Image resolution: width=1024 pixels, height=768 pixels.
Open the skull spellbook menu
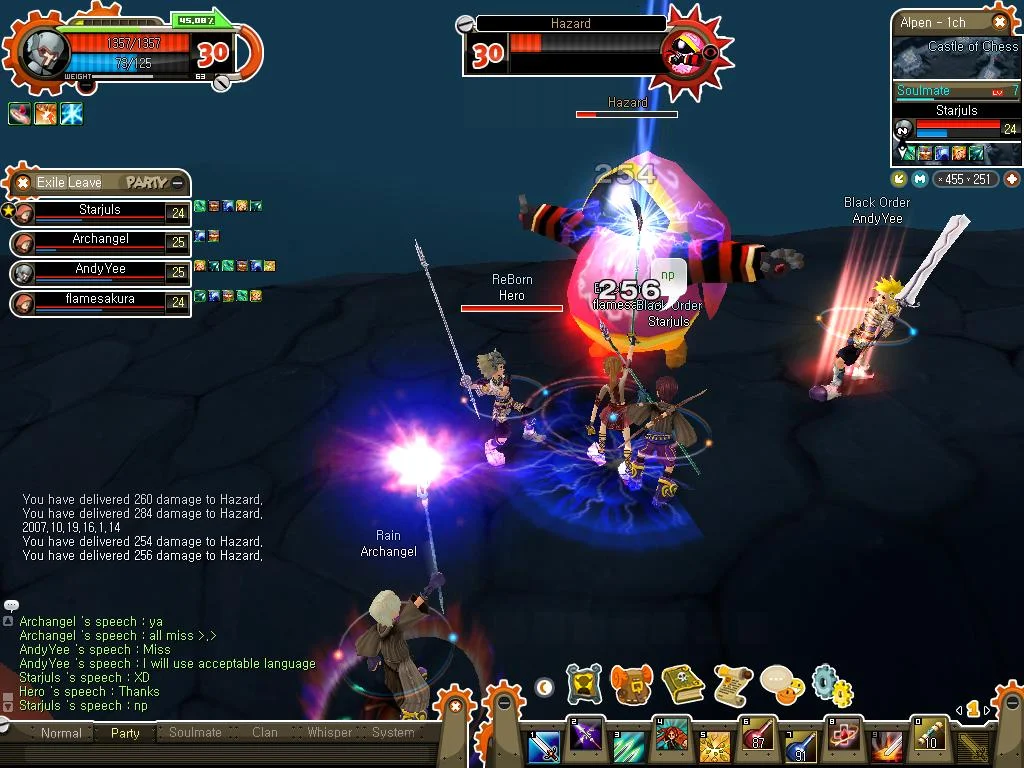(682, 685)
